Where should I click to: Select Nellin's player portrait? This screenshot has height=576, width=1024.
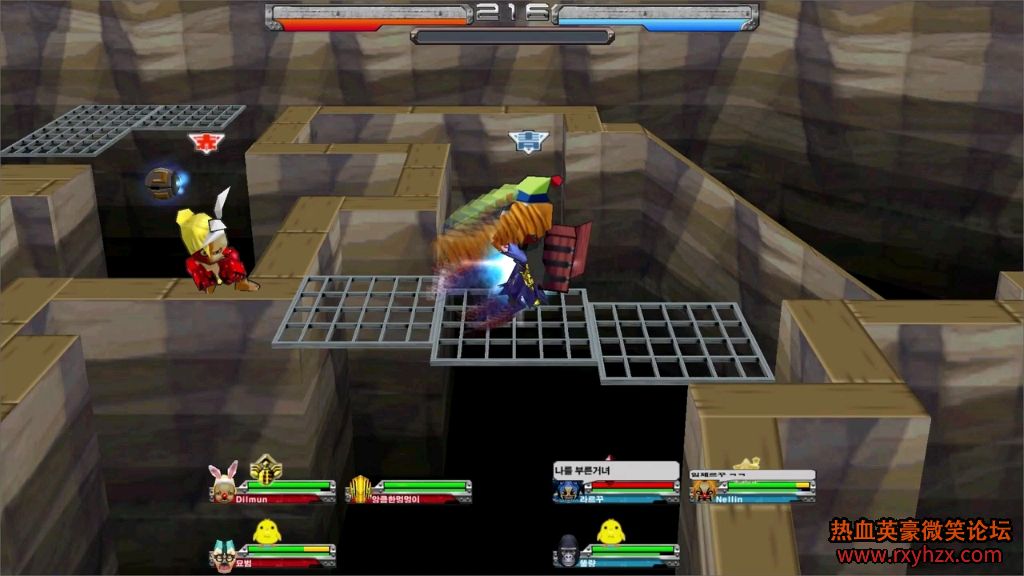click(x=702, y=490)
